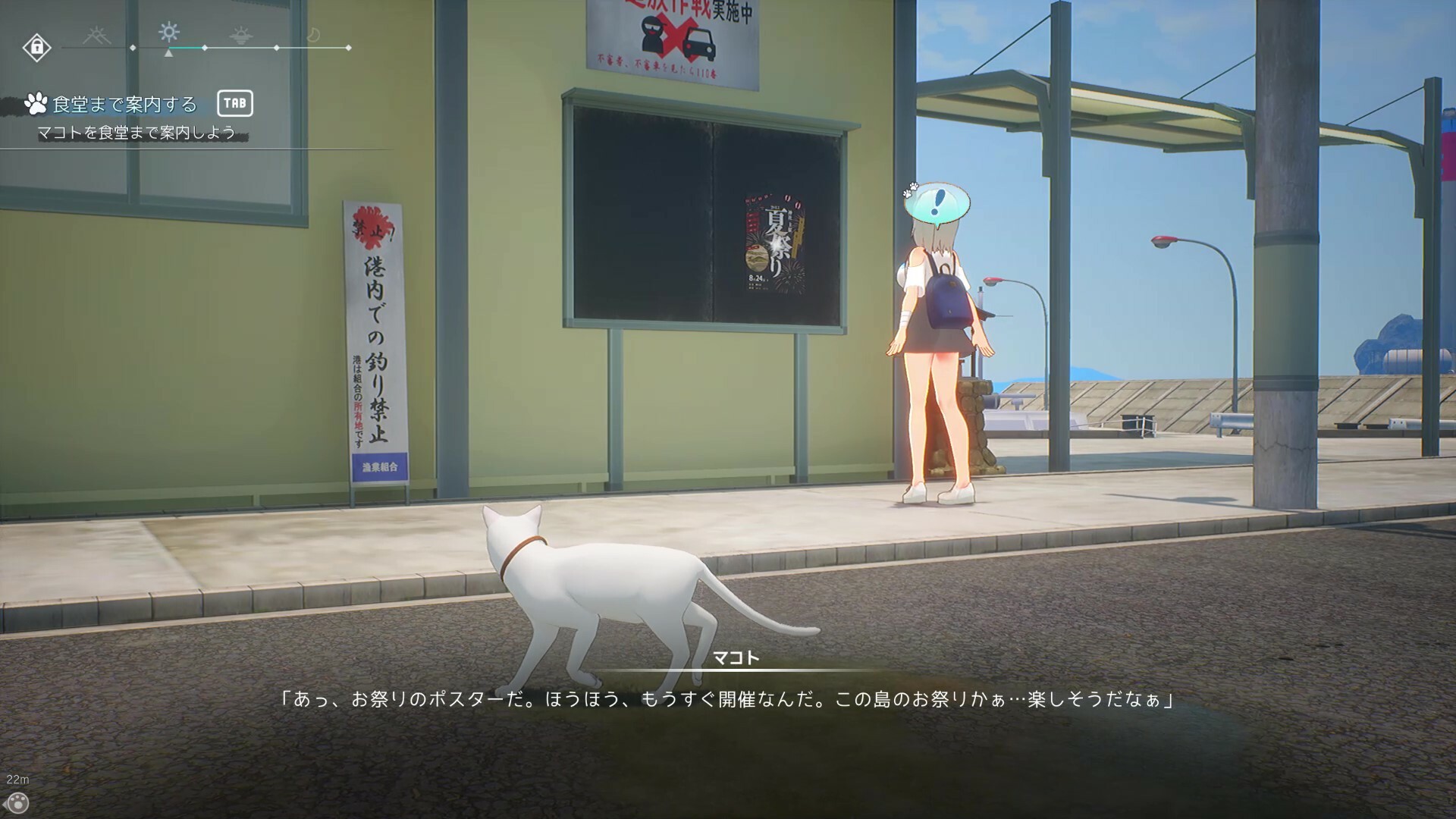
Task: Click the paw icon next to the quest title
Action: pyautogui.click(x=37, y=102)
